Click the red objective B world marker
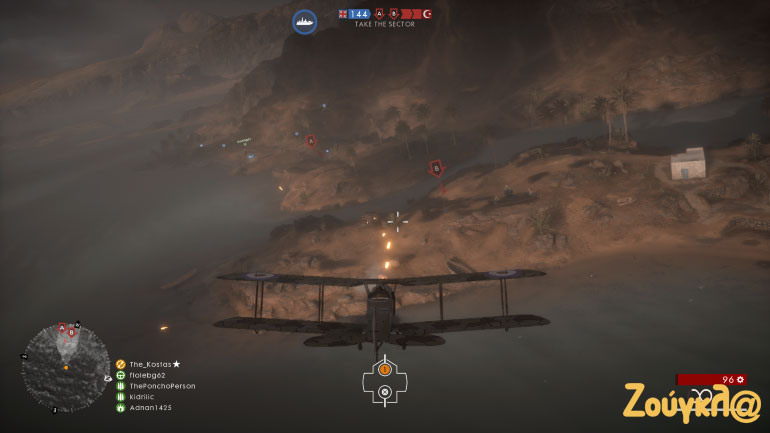This screenshot has height=433, width=770. 435,168
